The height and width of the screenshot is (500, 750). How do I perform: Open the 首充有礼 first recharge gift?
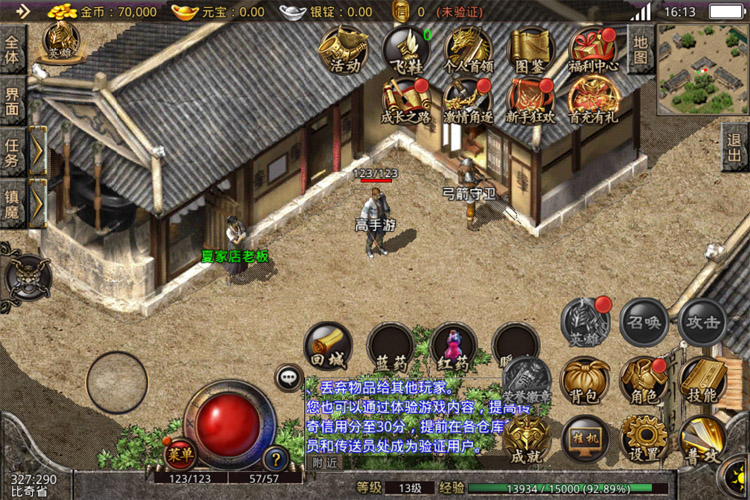pos(593,100)
